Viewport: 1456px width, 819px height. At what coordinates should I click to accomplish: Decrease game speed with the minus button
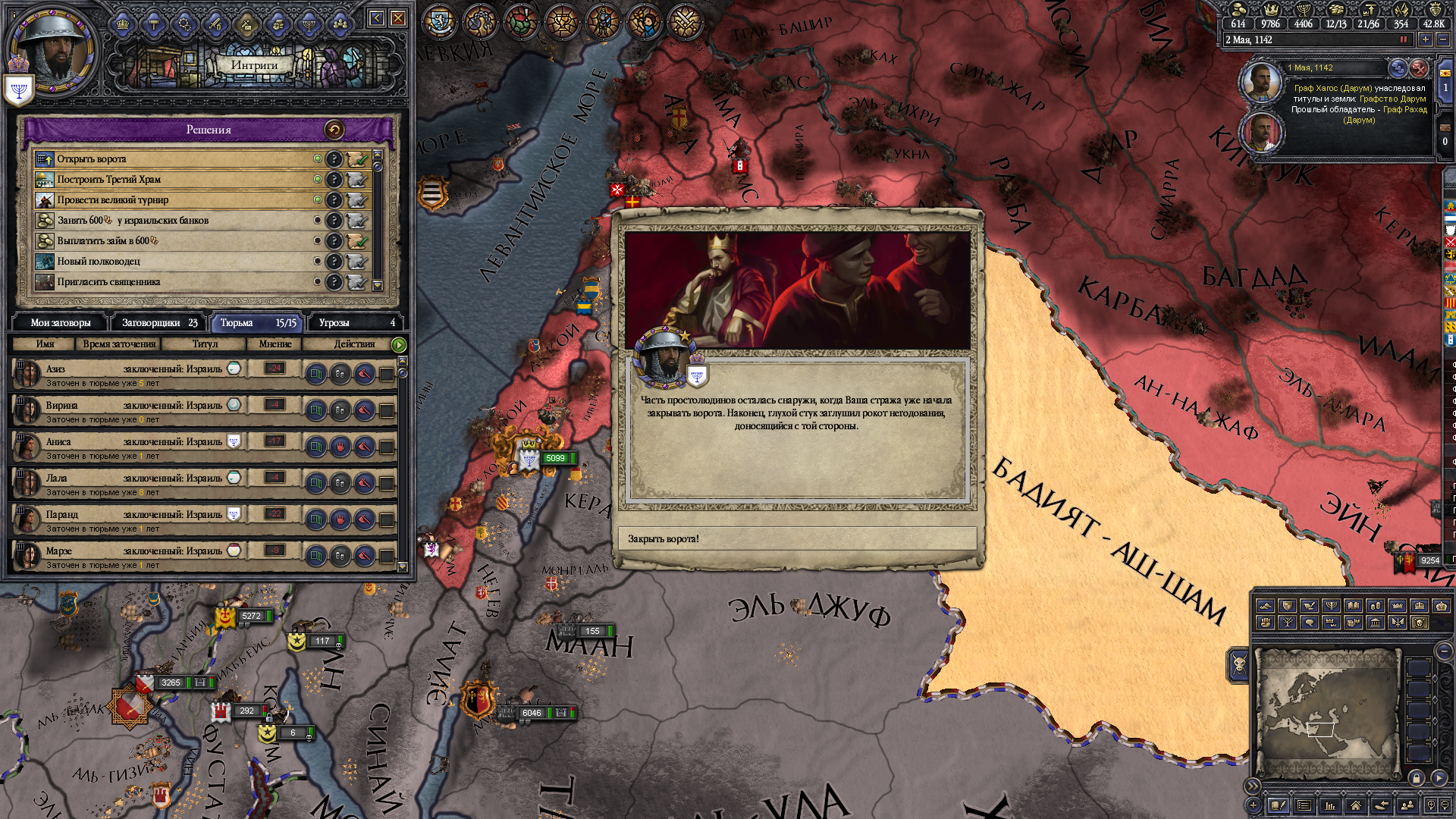tap(1443, 39)
